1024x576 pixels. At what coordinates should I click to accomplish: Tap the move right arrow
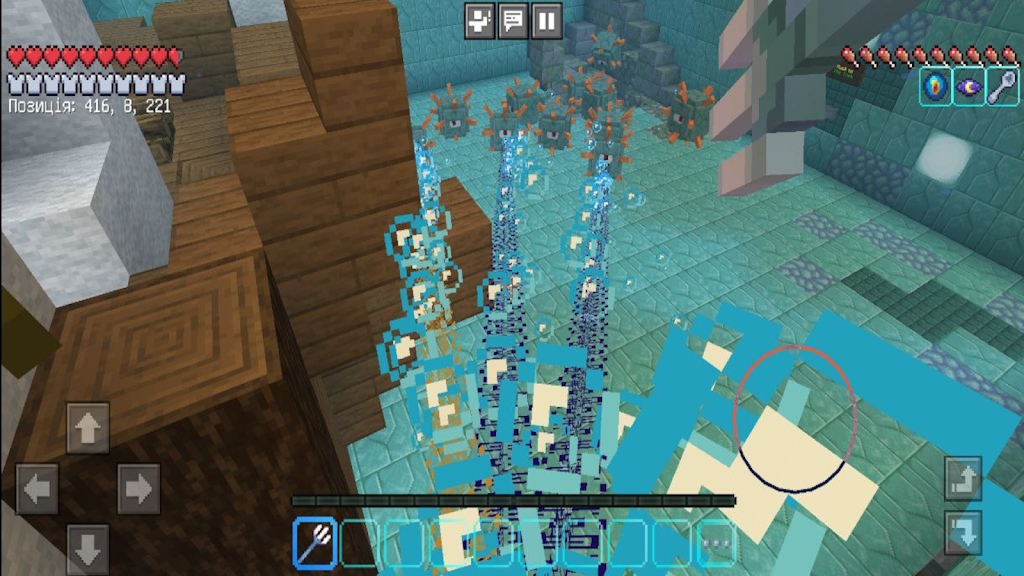138,489
